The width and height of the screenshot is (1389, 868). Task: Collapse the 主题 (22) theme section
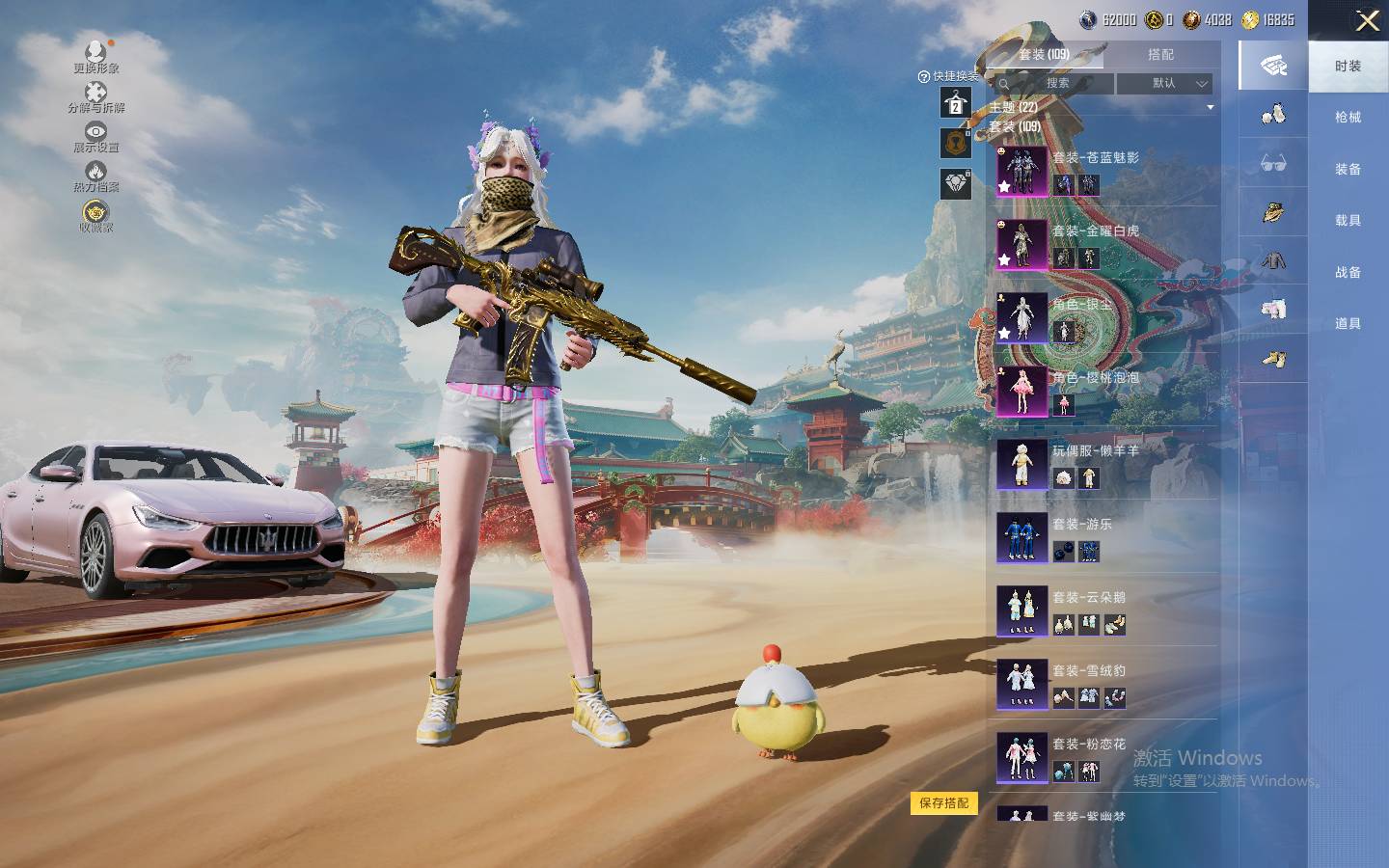[1210, 107]
